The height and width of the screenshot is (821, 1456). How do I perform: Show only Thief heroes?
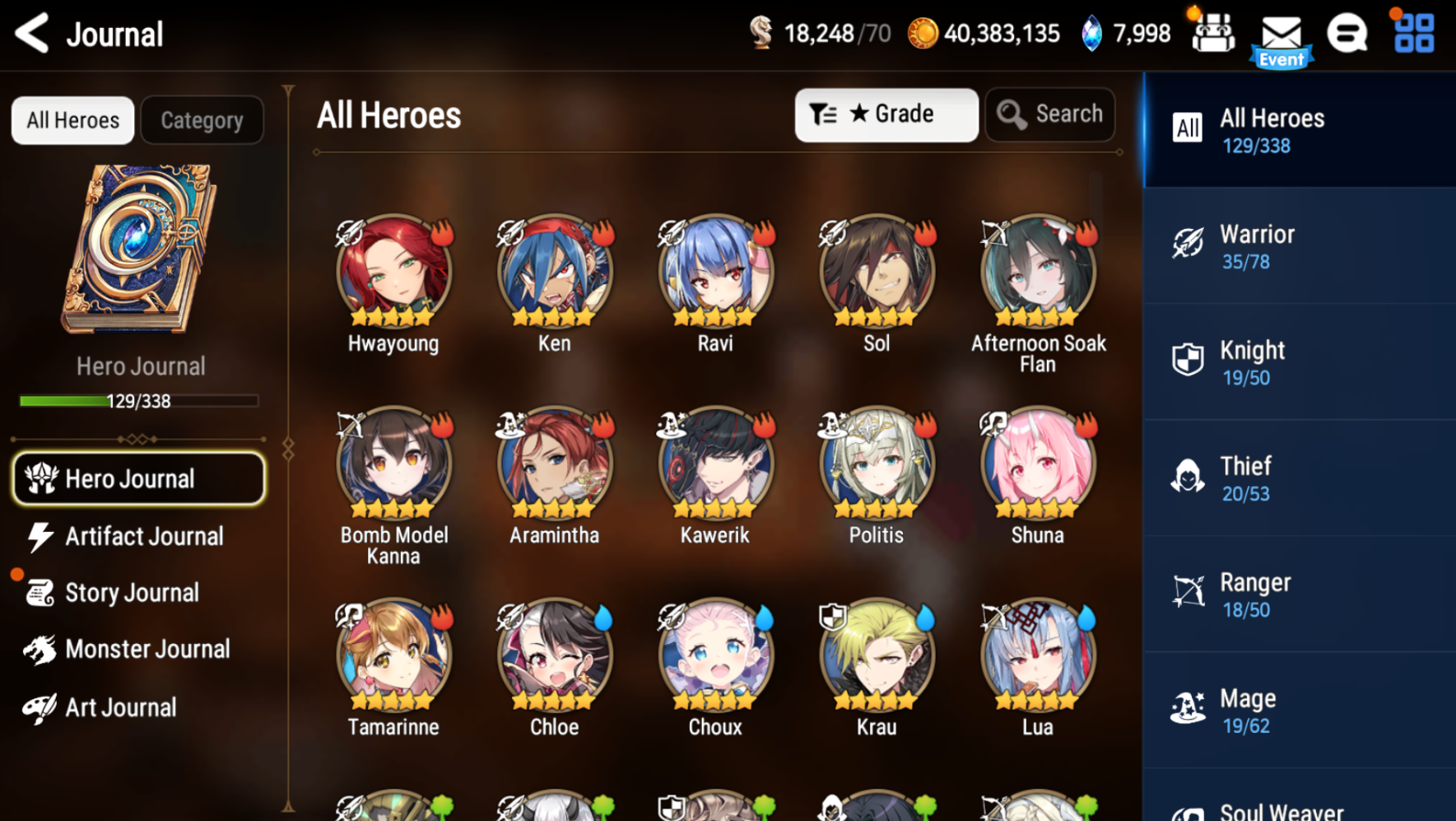pos(1299,478)
